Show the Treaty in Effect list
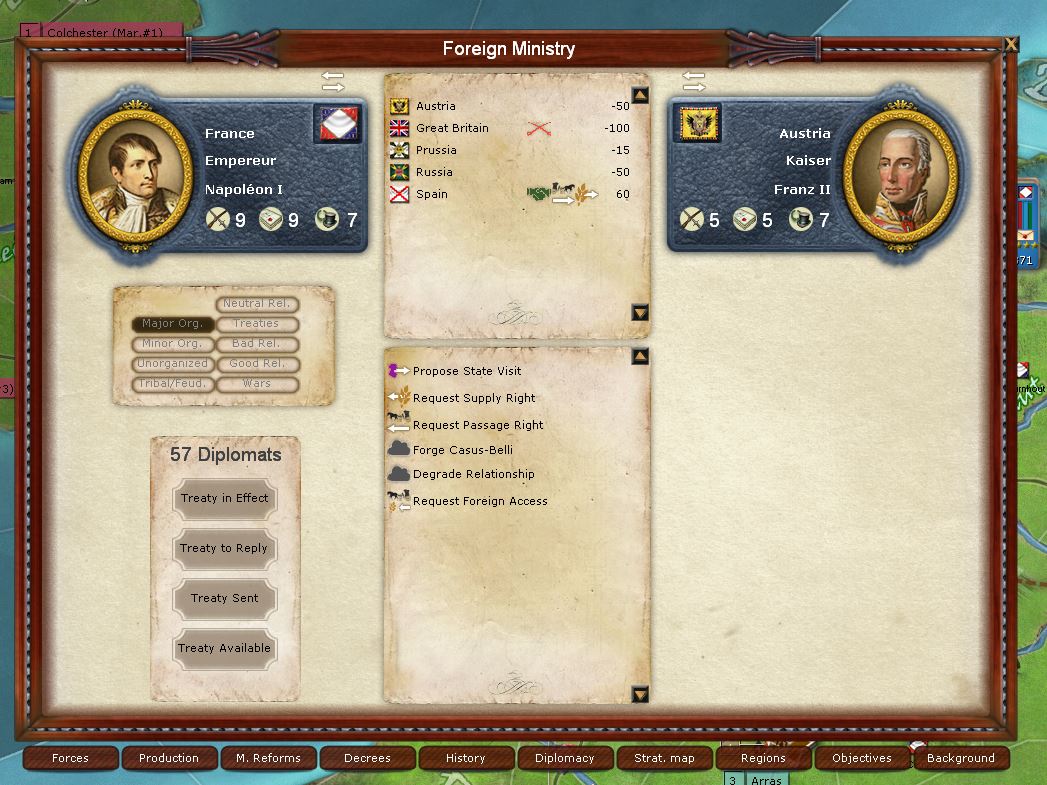The width and height of the screenshot is (1047, 785). tap(224, 498)
